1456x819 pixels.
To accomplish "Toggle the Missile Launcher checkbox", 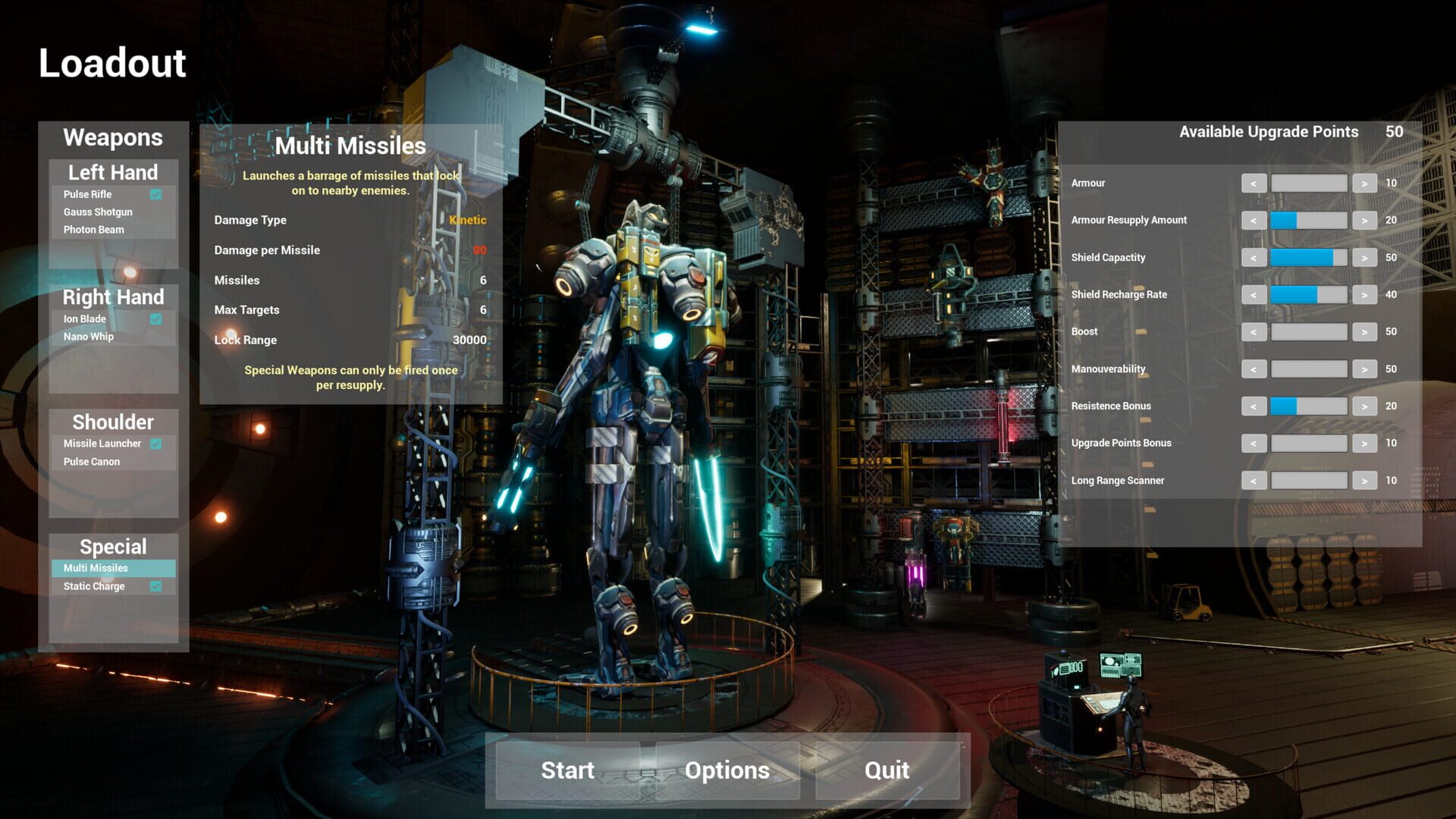I will [x=157, y=443].
